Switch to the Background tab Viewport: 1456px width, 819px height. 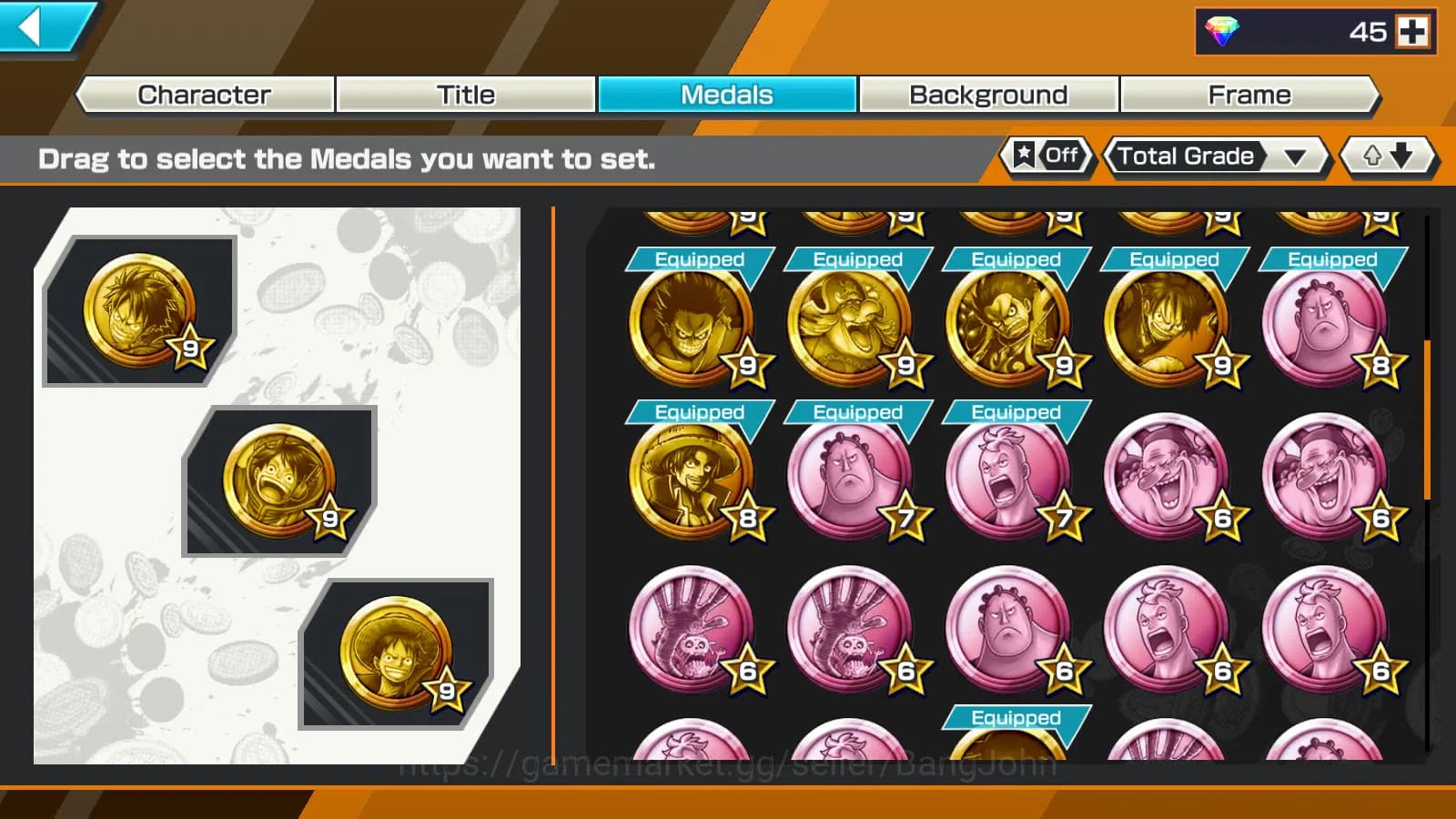click(986, 94)
